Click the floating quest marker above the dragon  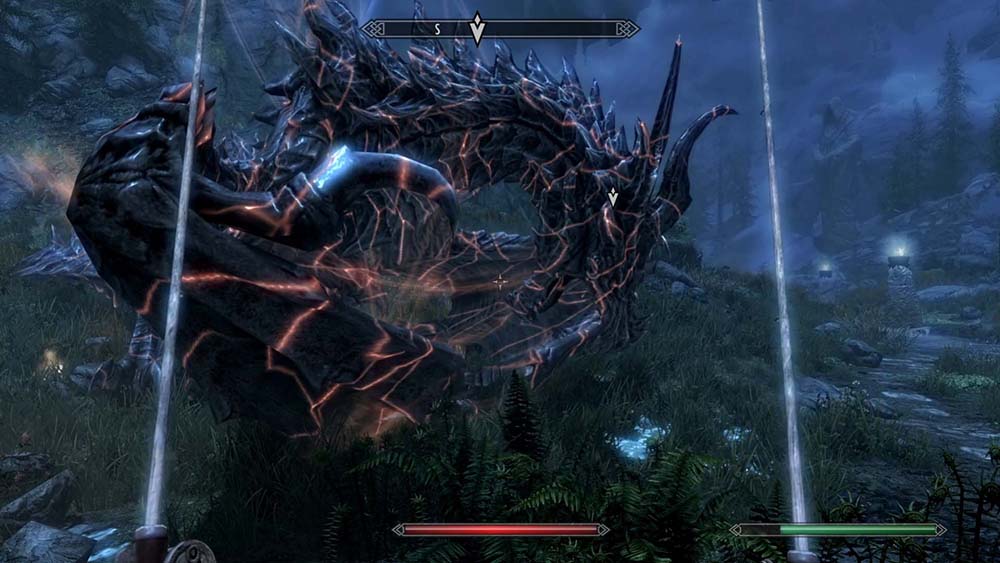(613, 197)
